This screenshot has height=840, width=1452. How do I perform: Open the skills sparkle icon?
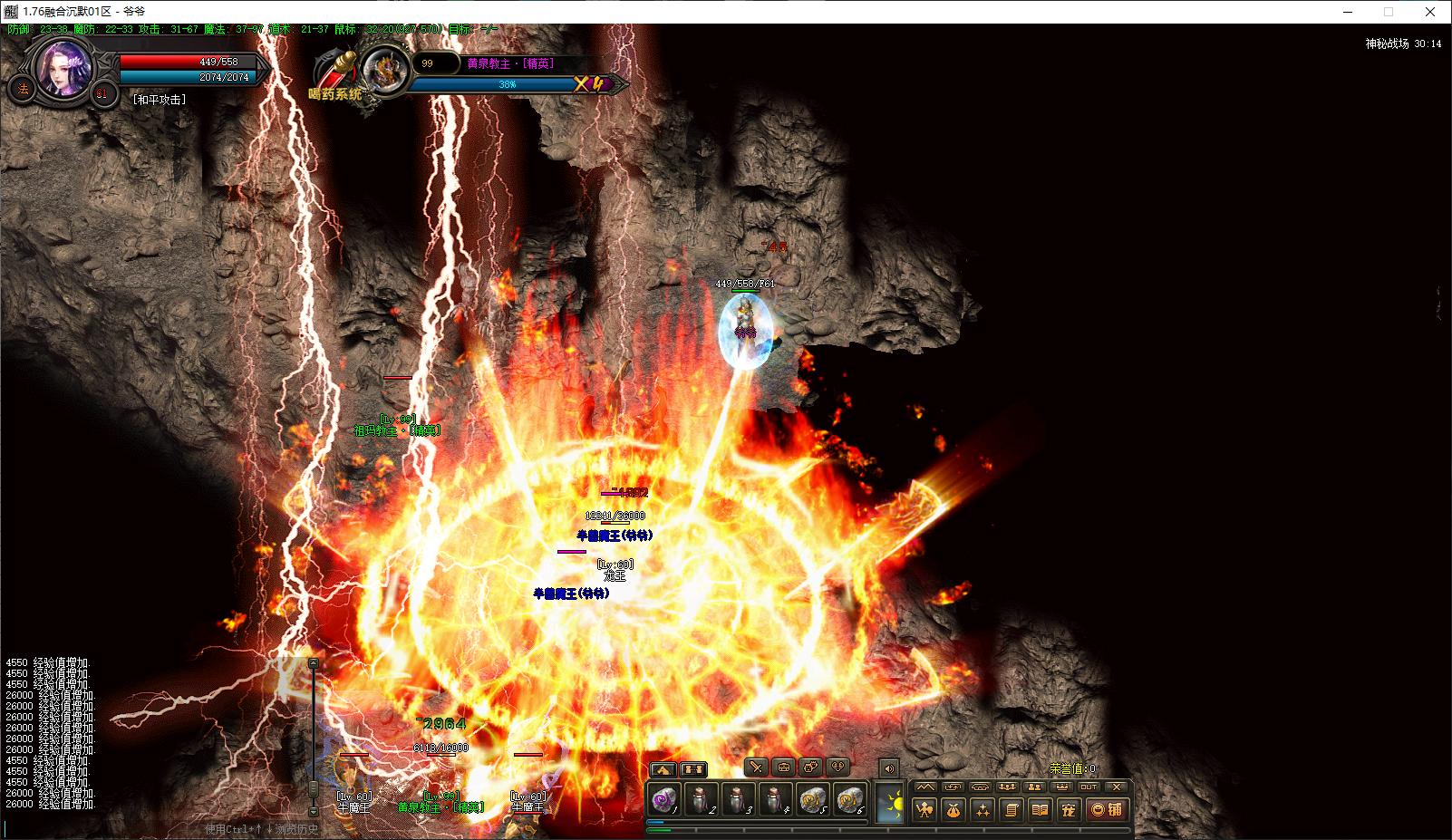coord(982,809)
